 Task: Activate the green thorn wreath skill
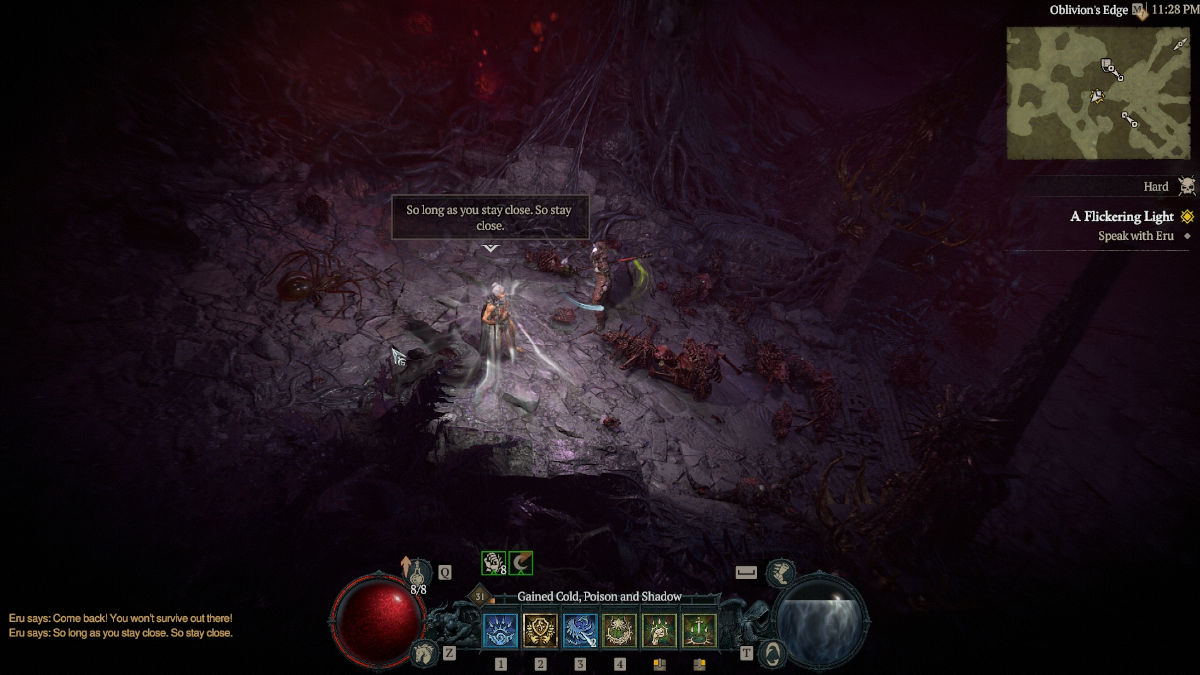coord(620,631)
